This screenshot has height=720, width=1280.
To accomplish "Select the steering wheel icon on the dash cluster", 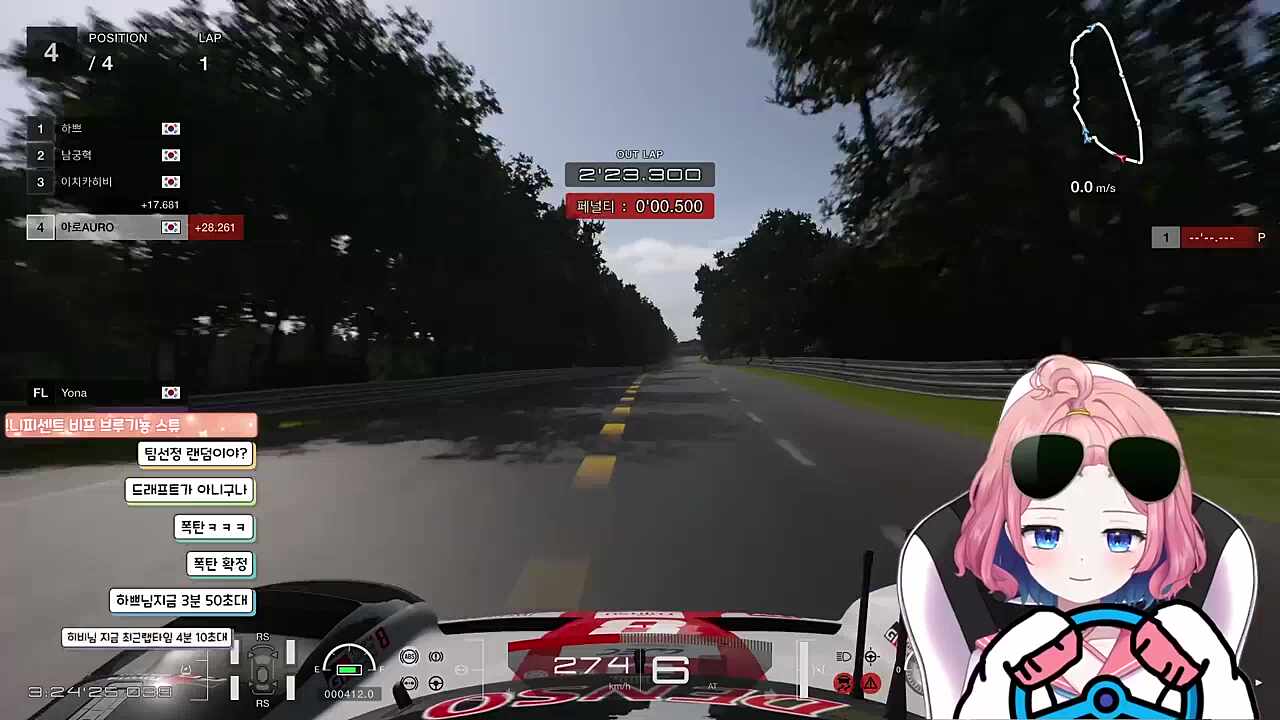I will [437, 683].
